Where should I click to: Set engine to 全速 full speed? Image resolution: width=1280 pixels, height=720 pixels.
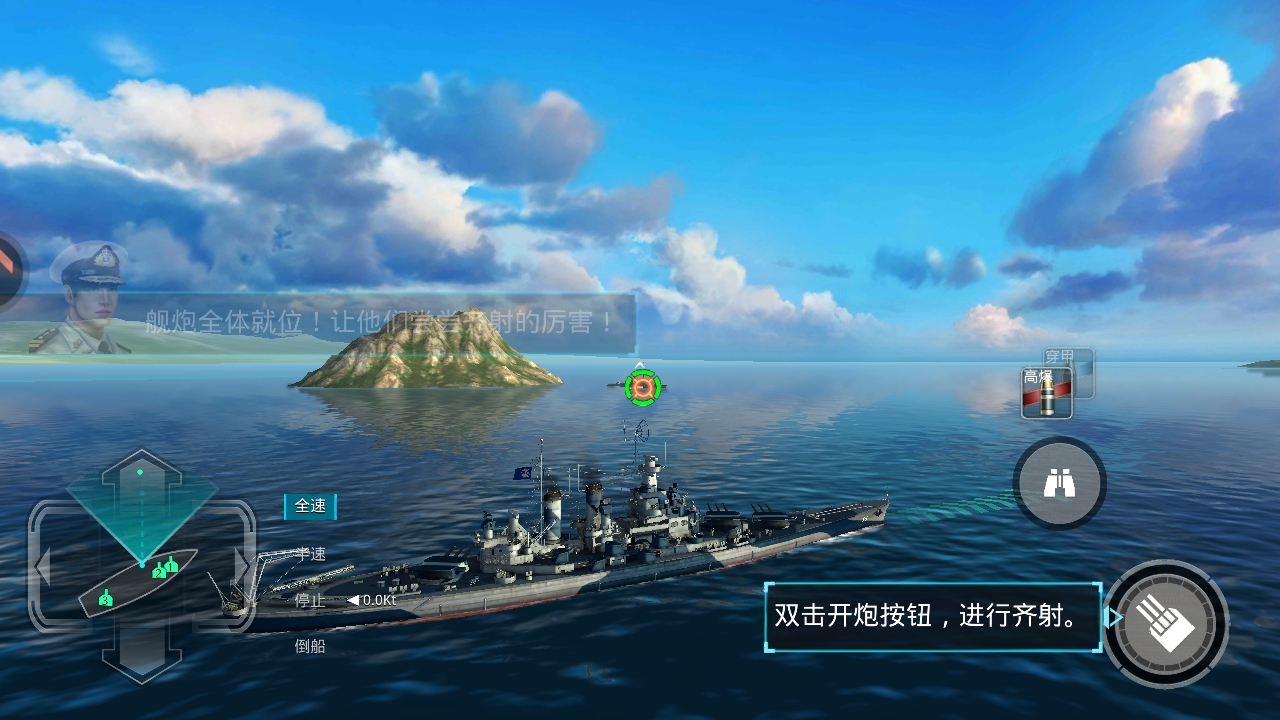click(x=310, y=506)
